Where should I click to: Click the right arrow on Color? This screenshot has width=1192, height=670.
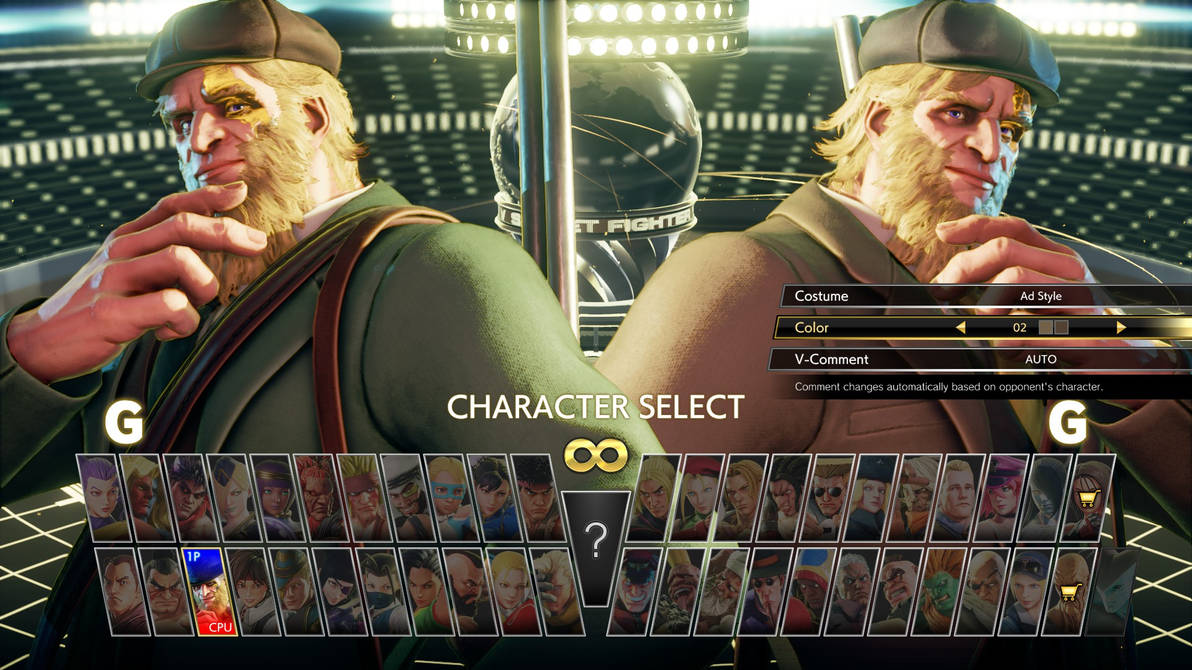coord(1121,328)
